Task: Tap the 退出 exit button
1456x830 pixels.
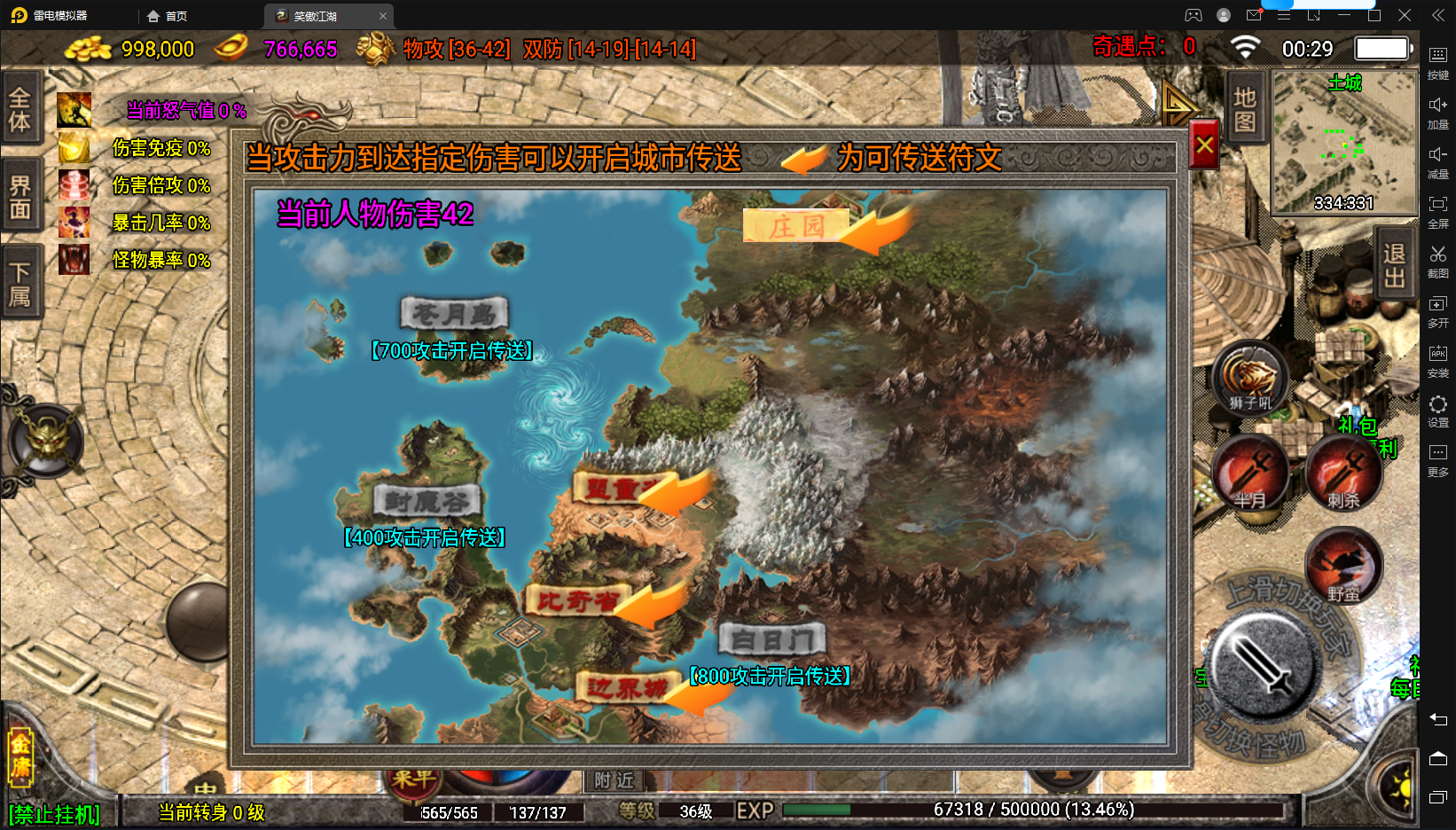Action: point(1394,265)
